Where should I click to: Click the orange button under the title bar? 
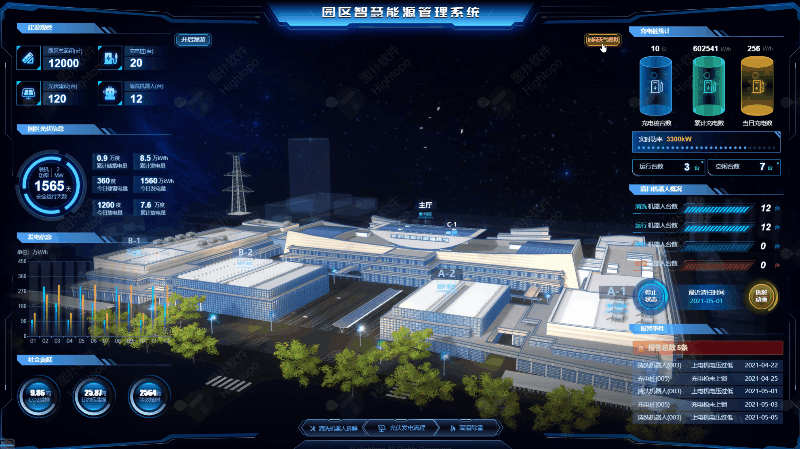603,40
